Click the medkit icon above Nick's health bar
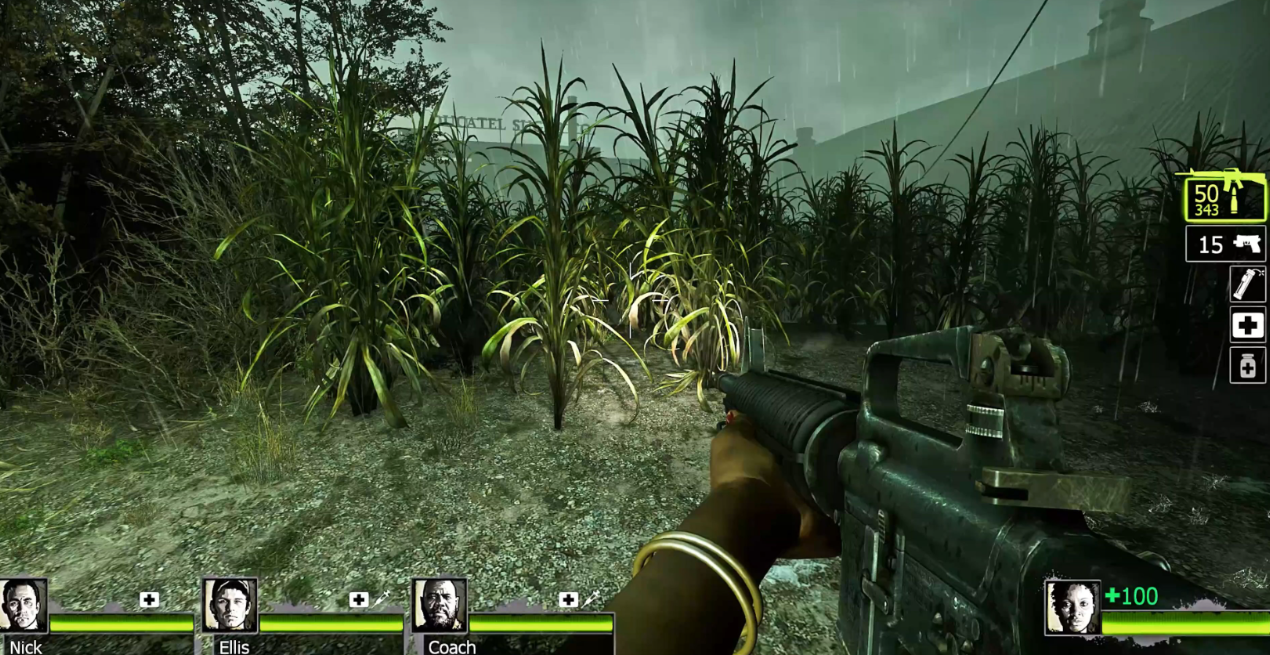Viewport: 1270px width, 655px height. pyautogui.click(x=149, y=600)
